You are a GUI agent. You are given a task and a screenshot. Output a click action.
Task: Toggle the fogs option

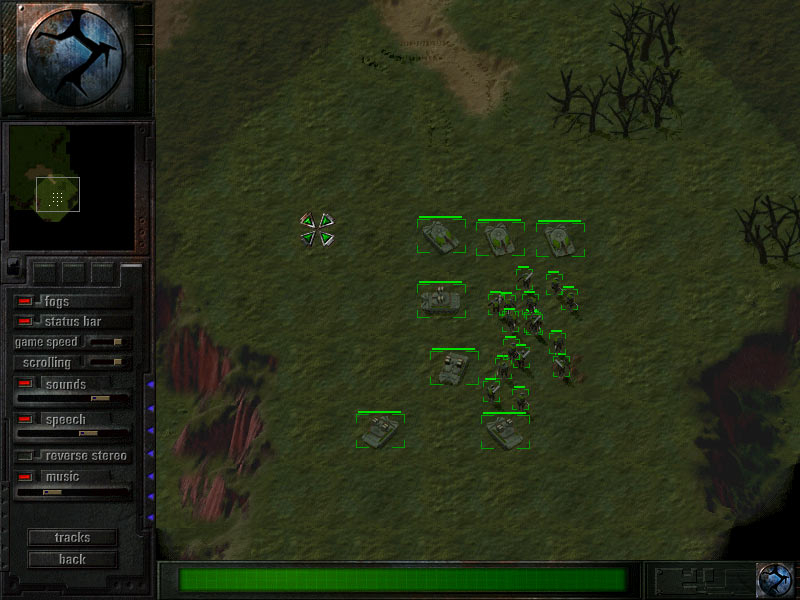26,301
